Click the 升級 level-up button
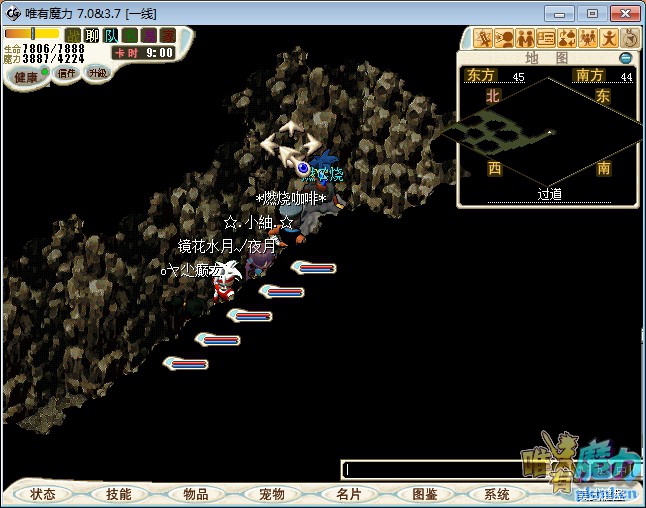The width and height of the screenshot is (646, 508). 97,73
